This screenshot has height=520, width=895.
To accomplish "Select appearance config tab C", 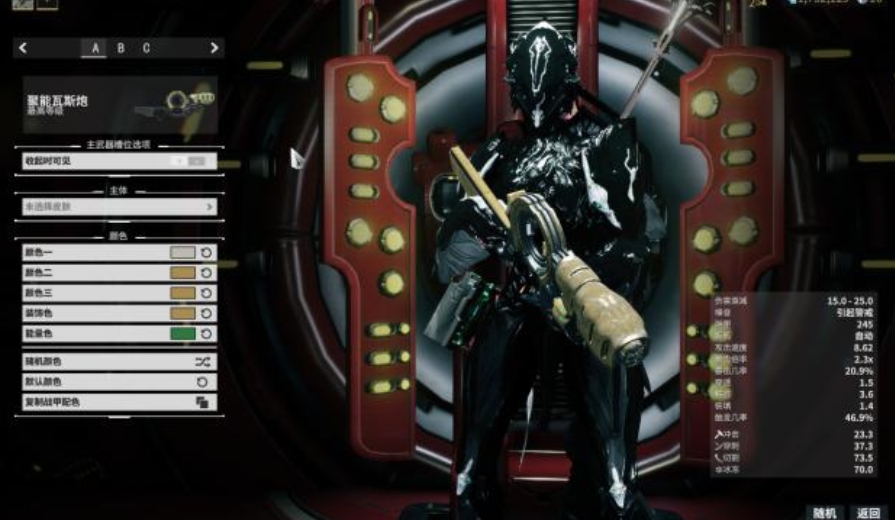I will click(x=146, y=48).
